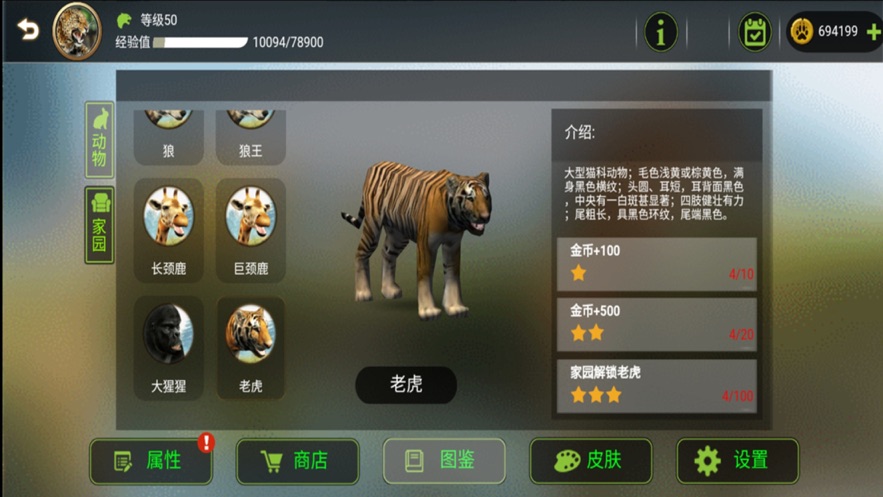883x497 pixels.
Task: Open the 属性 attributes menu
Action: (151, 461)
